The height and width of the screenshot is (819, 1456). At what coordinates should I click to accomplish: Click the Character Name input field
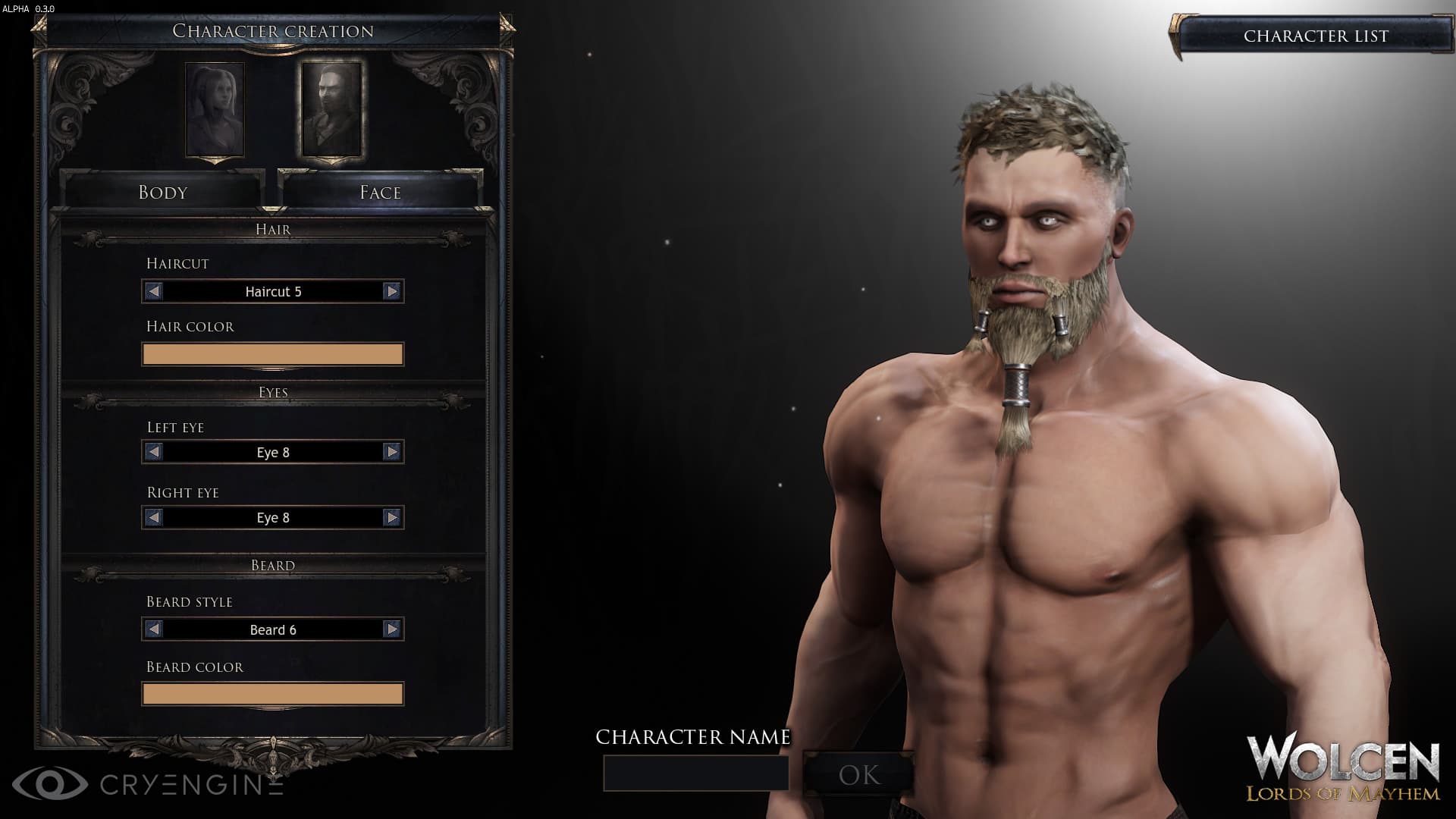695,771
